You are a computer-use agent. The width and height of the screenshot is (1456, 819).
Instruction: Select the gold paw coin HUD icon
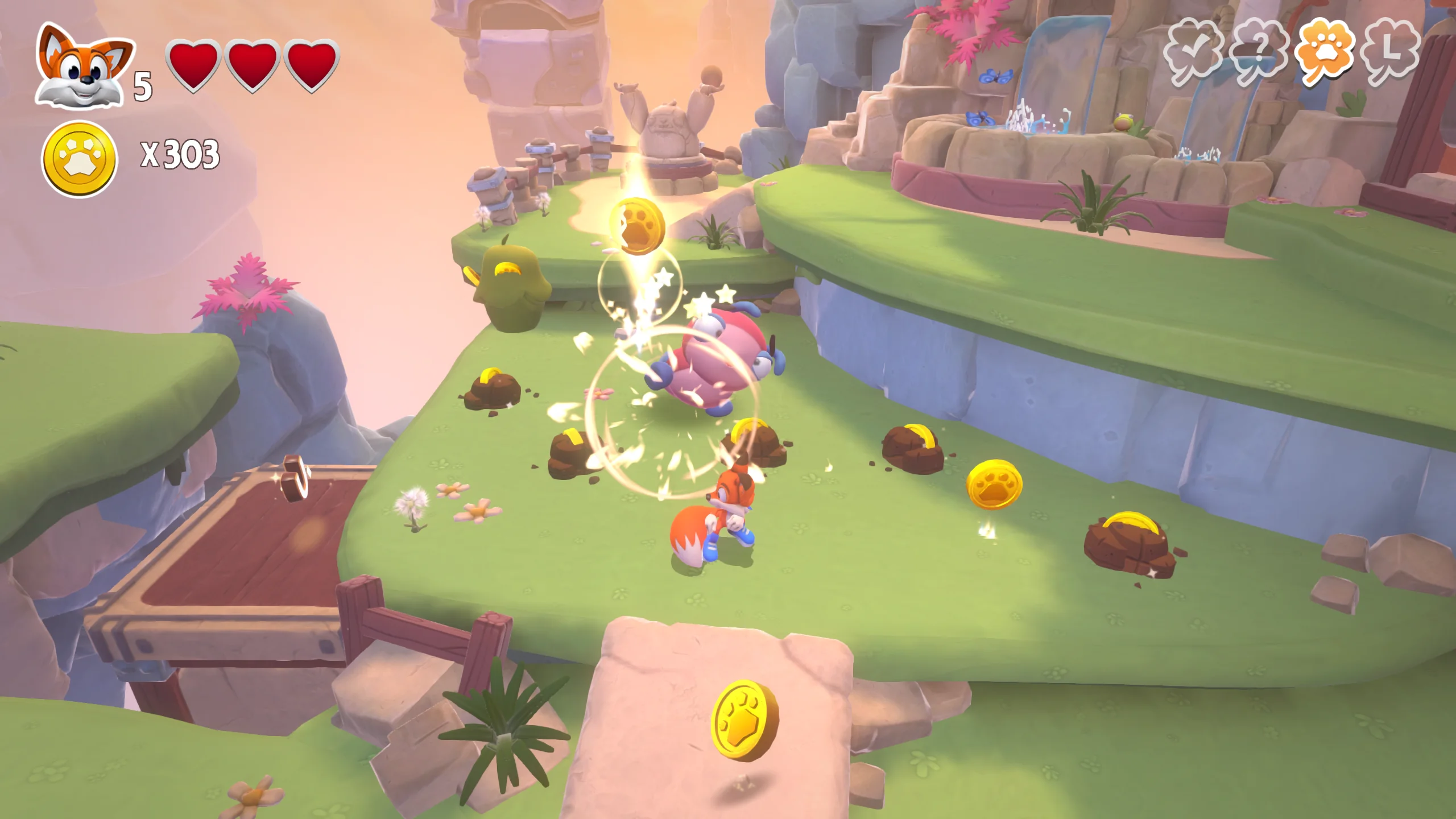point(79,159)
